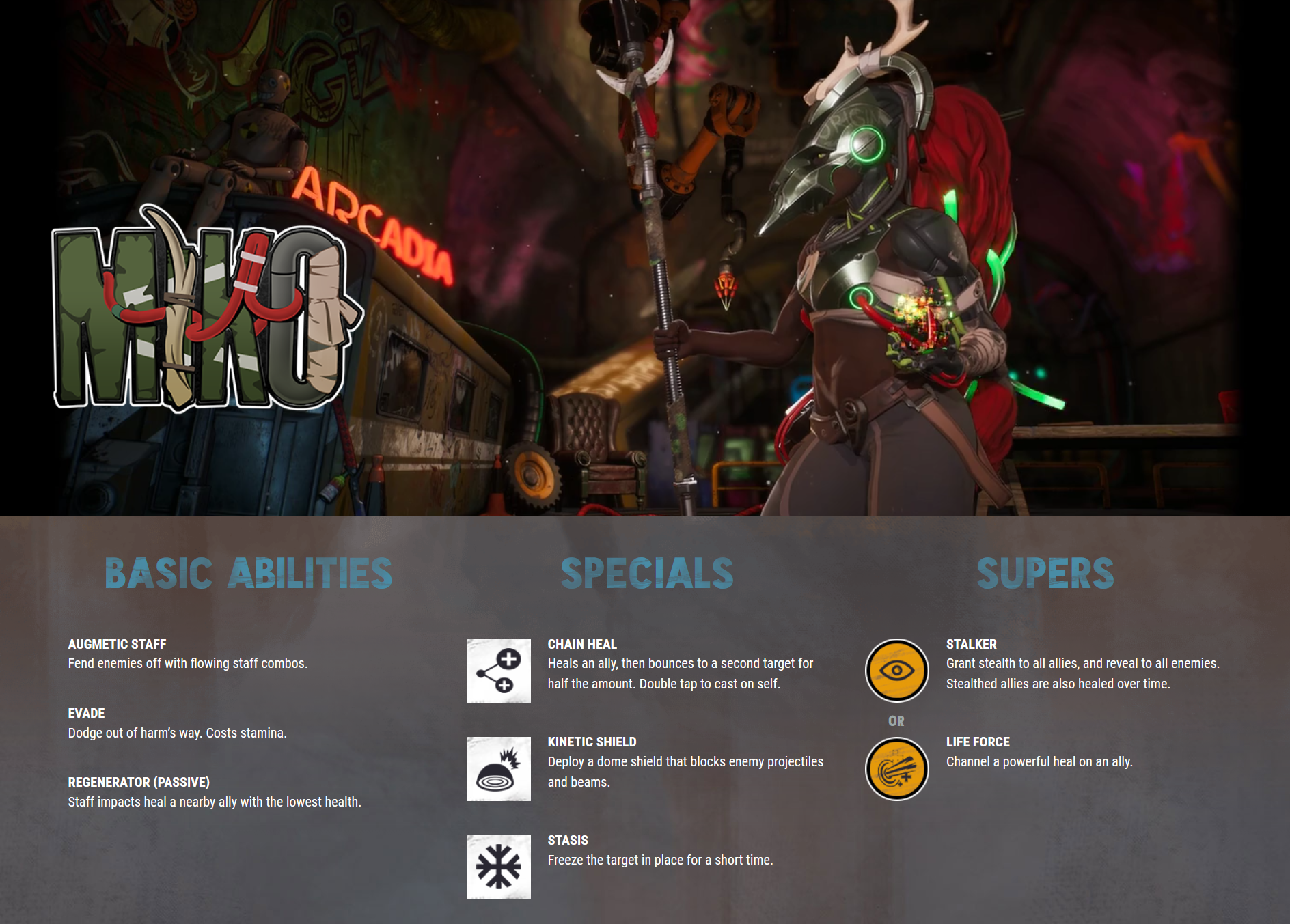Select the Stalker eye super icon
1290x924 pixels.
(x=896, y=671)
